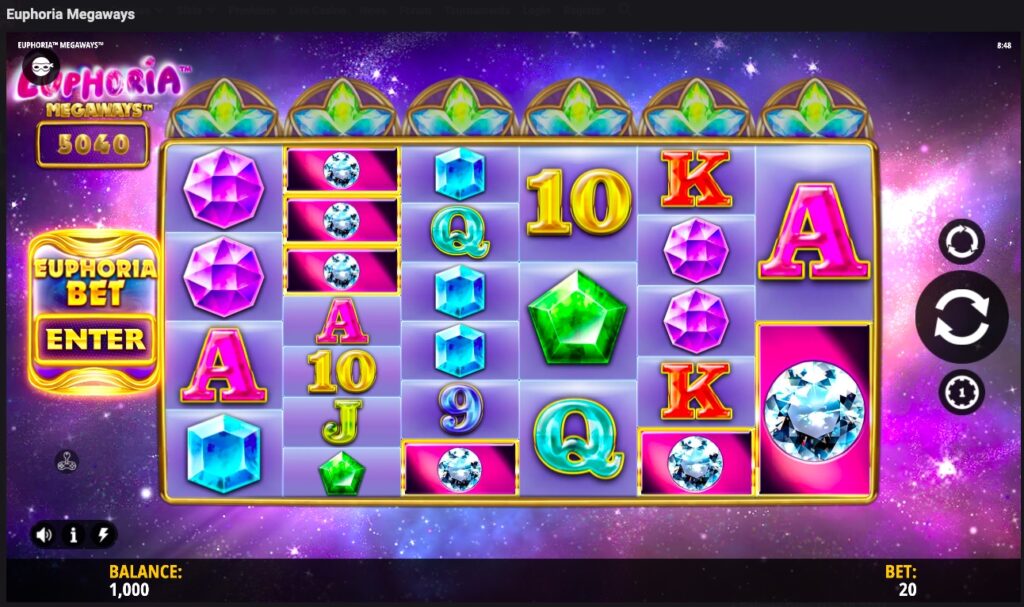Open the autoplay settings button

[961, 241]
